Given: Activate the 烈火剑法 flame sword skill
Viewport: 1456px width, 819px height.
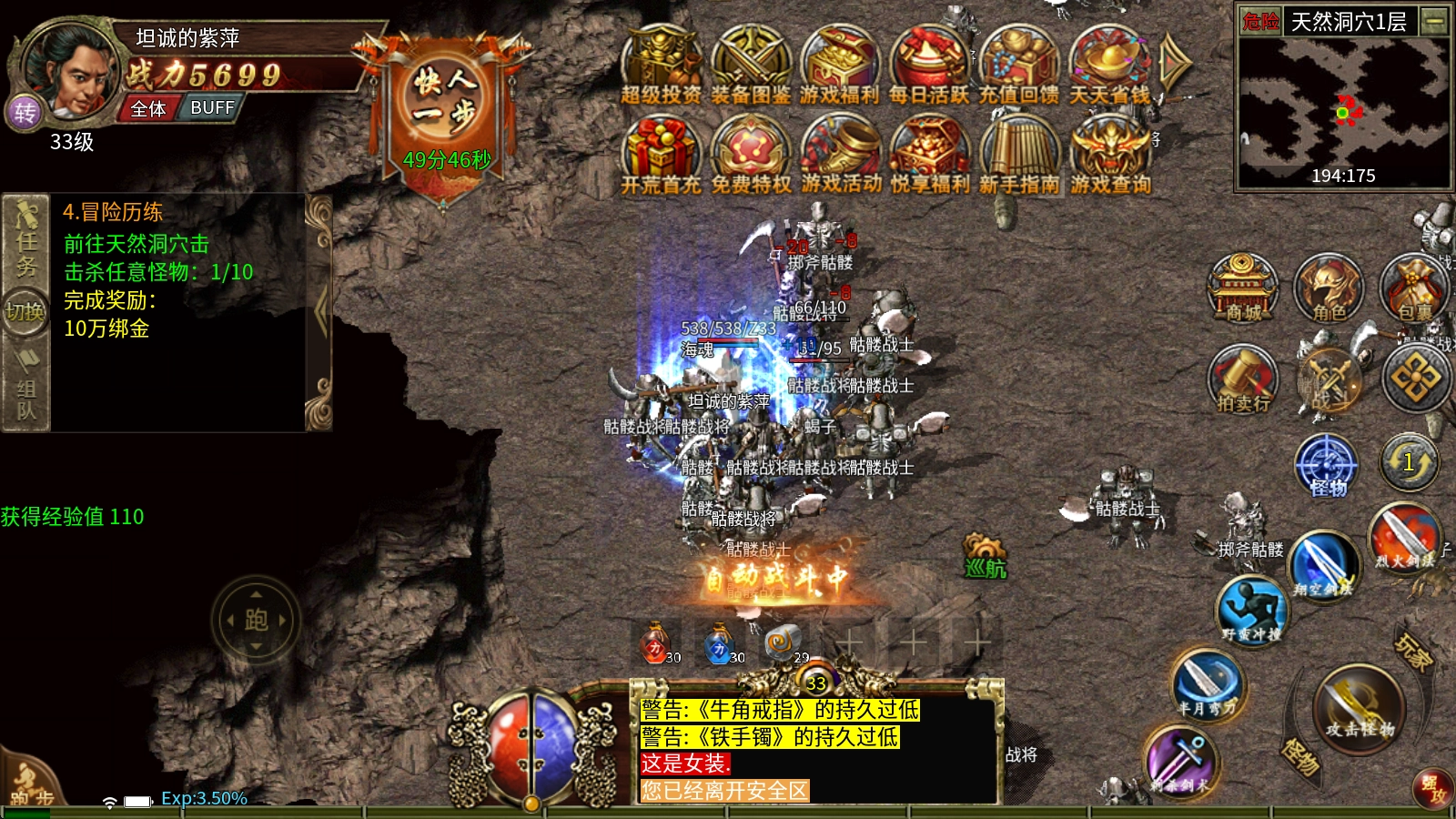Looking at the screenshot, I should [x=1405, y=537].
